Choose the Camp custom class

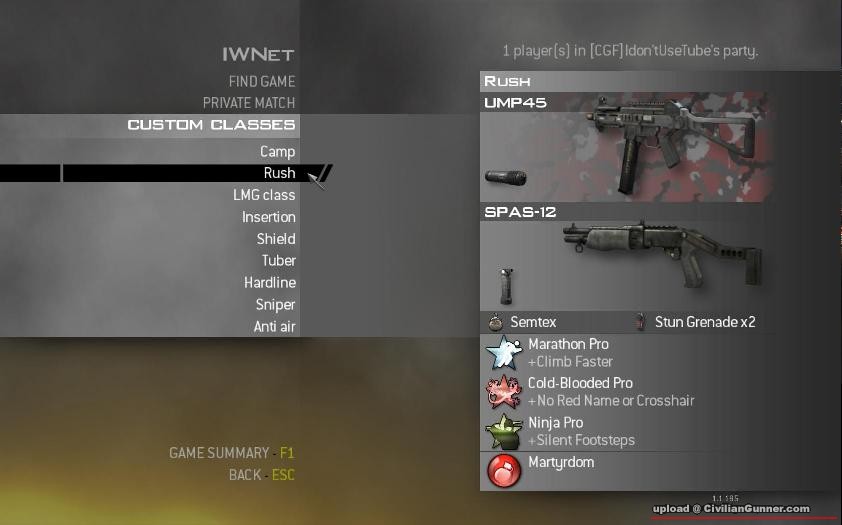click(277, 152)
